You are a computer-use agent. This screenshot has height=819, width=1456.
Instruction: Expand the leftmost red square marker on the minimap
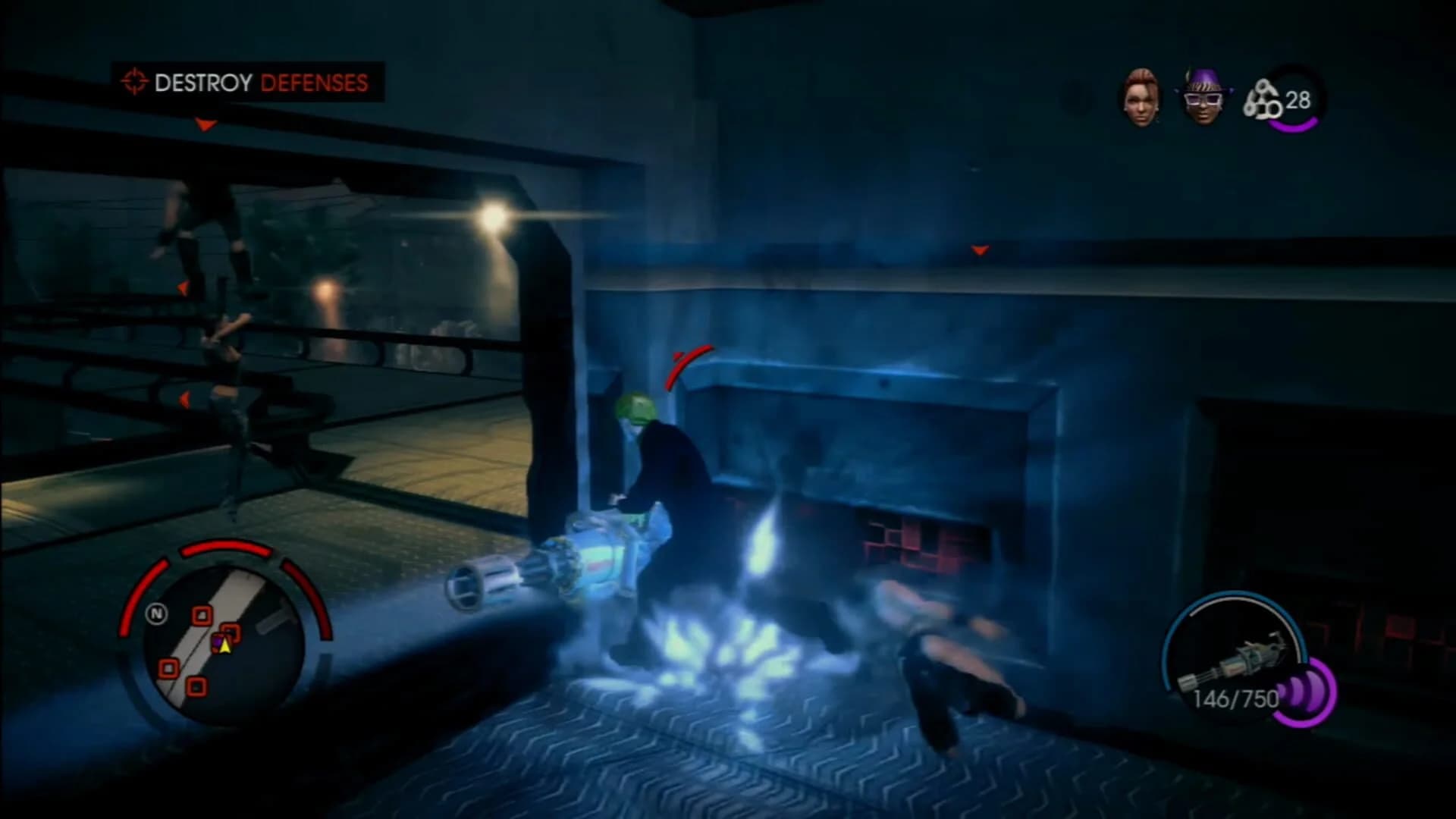(169, 667)
